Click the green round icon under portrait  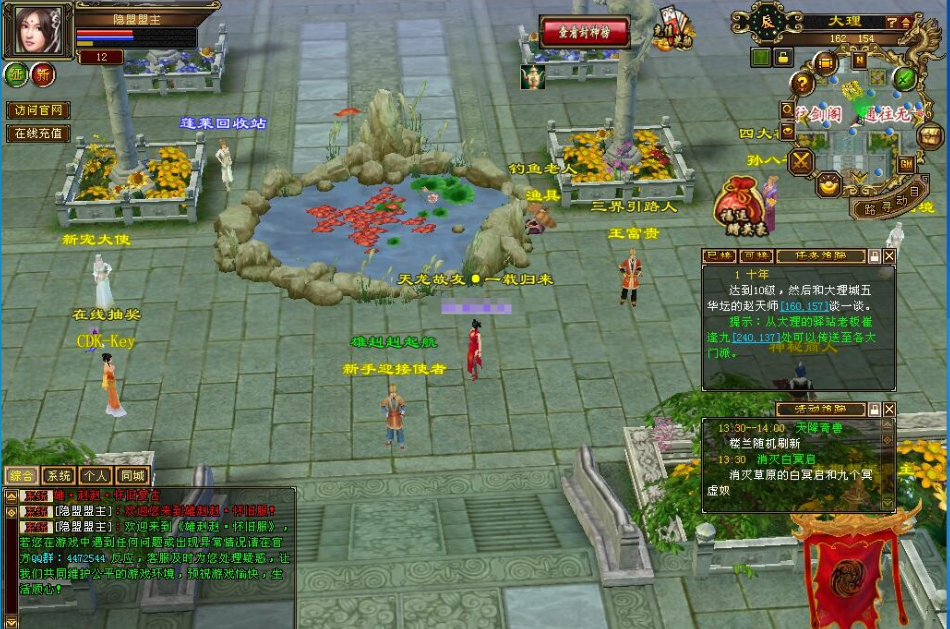pos(16,74)
